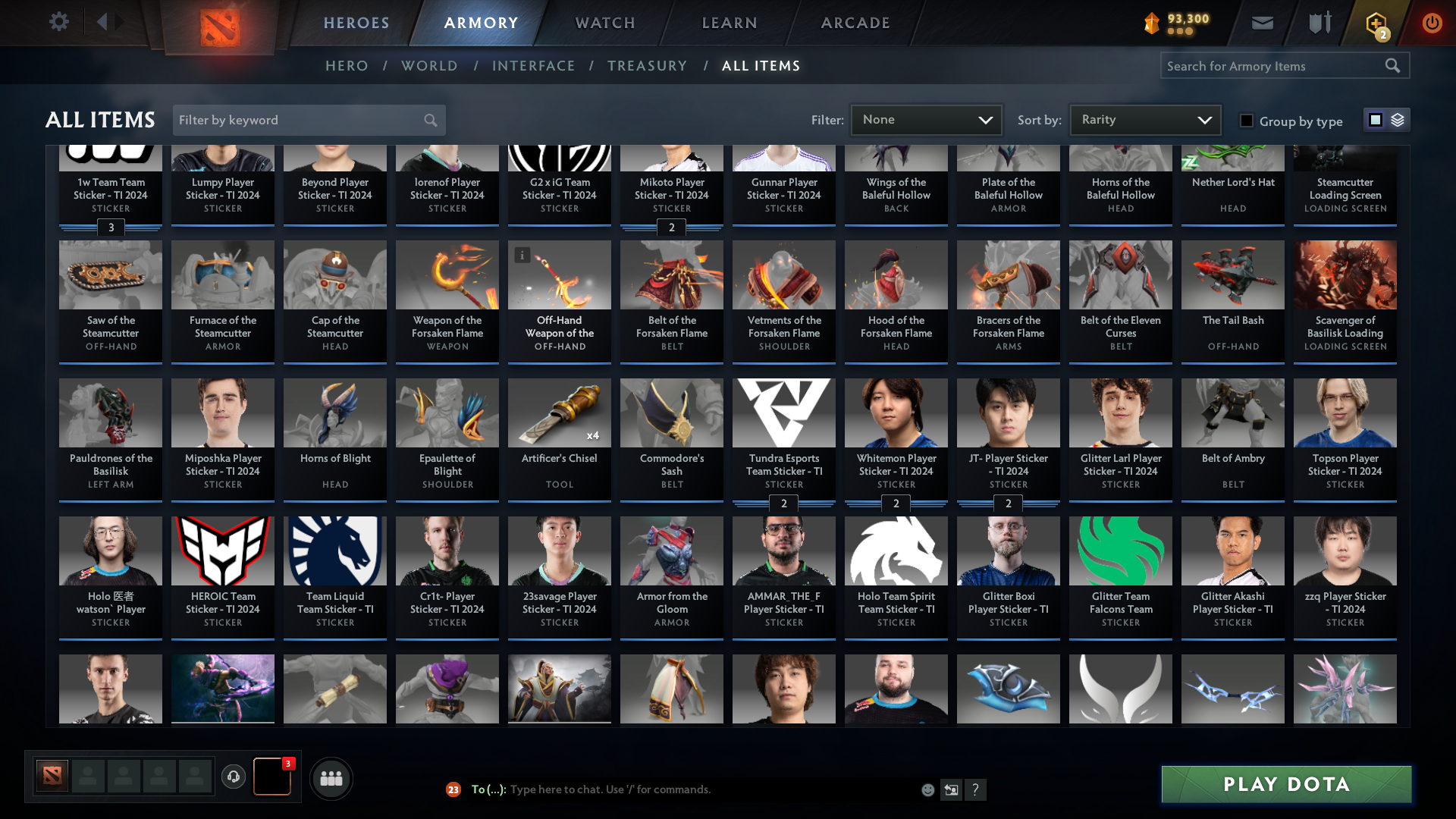This screenshot has width=1456, height=819.
Task: Click the emoticon icon in the chat bar
Action: 927,789
